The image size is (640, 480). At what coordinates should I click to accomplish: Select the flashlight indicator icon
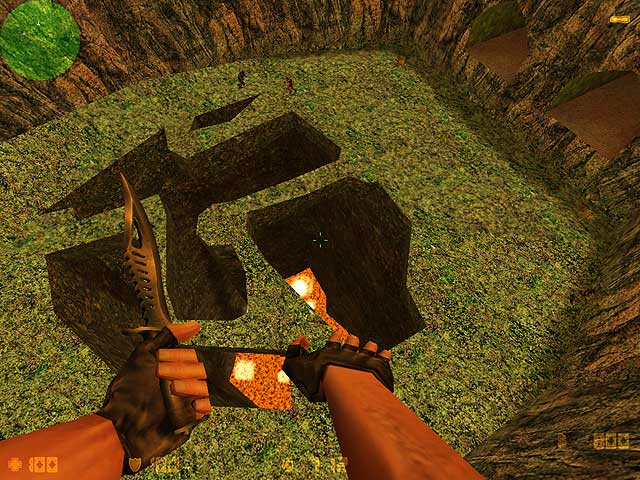(619, 19)
